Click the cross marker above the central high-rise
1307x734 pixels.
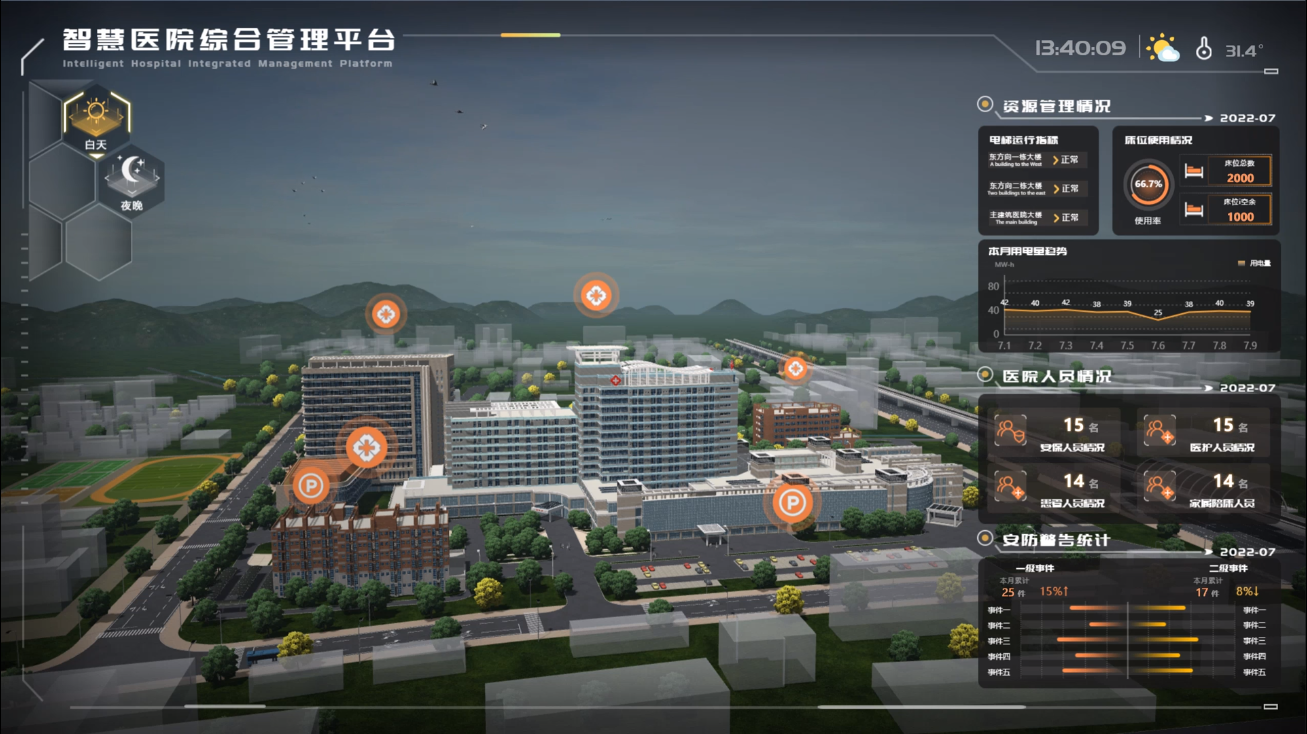point(595,295)
